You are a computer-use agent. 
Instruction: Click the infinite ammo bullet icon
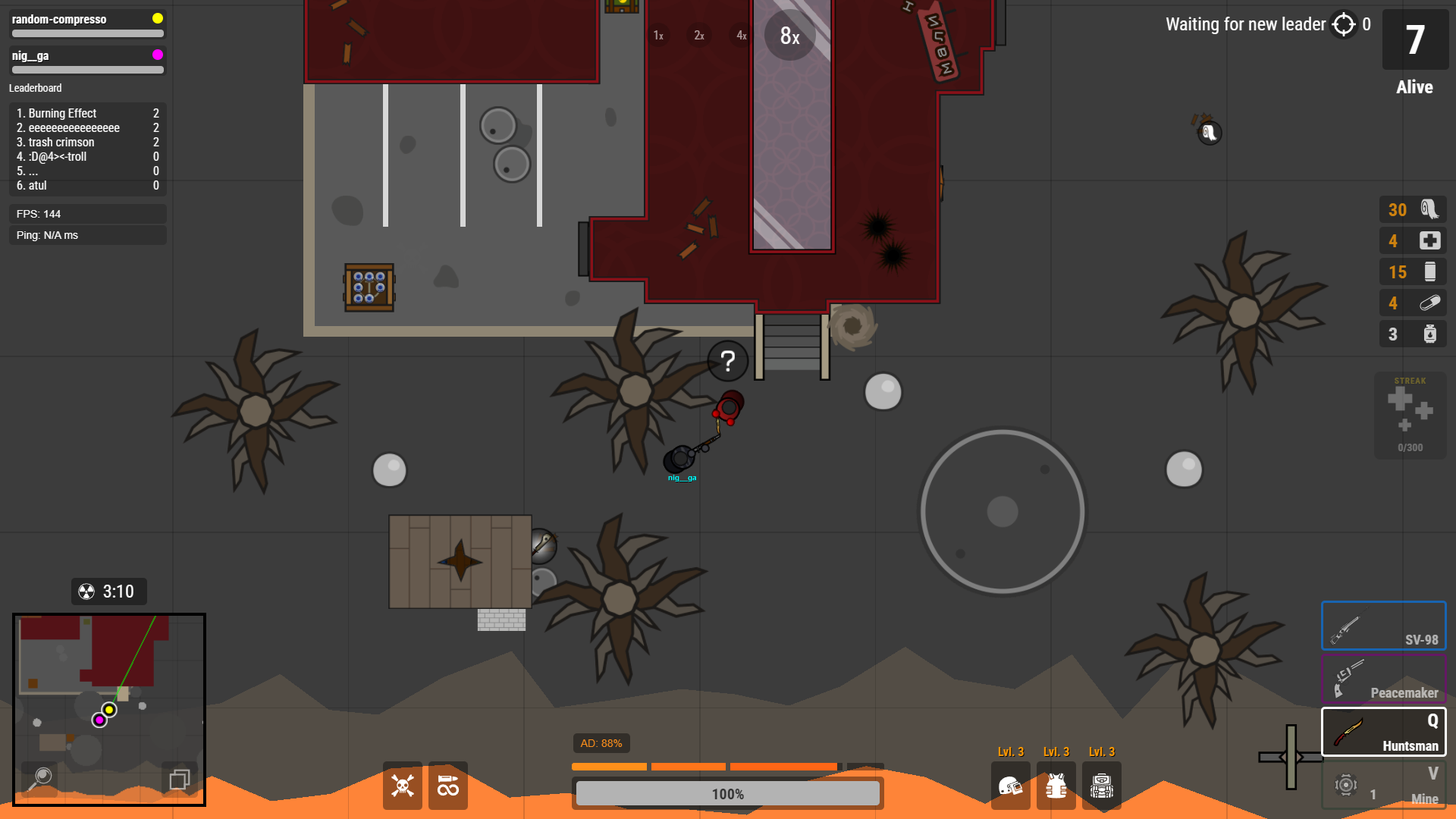pyautogui.click(x=447, y=786)
